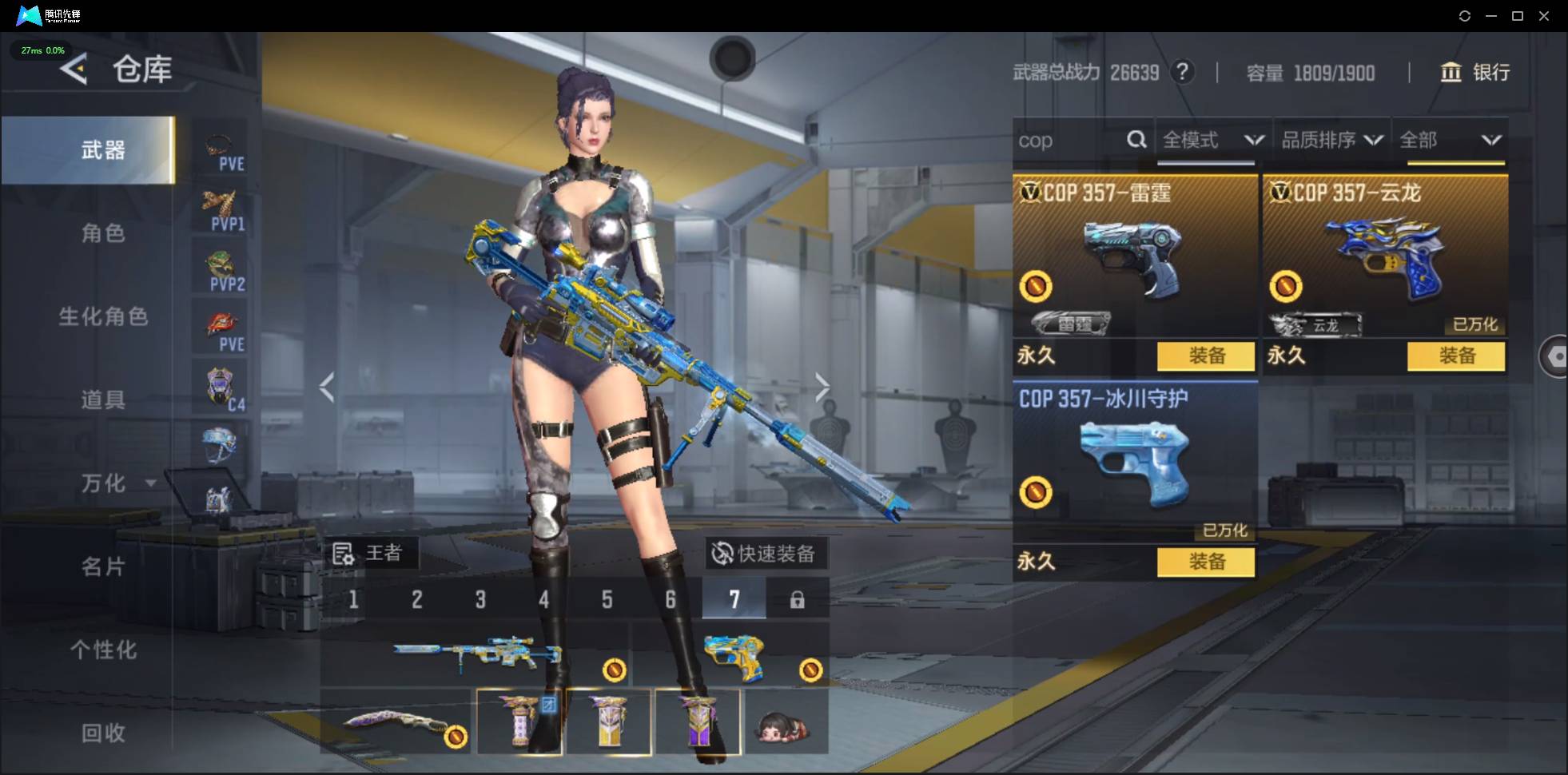
Task: Show weapon power help question mark
Action: tap(1182, 73)
